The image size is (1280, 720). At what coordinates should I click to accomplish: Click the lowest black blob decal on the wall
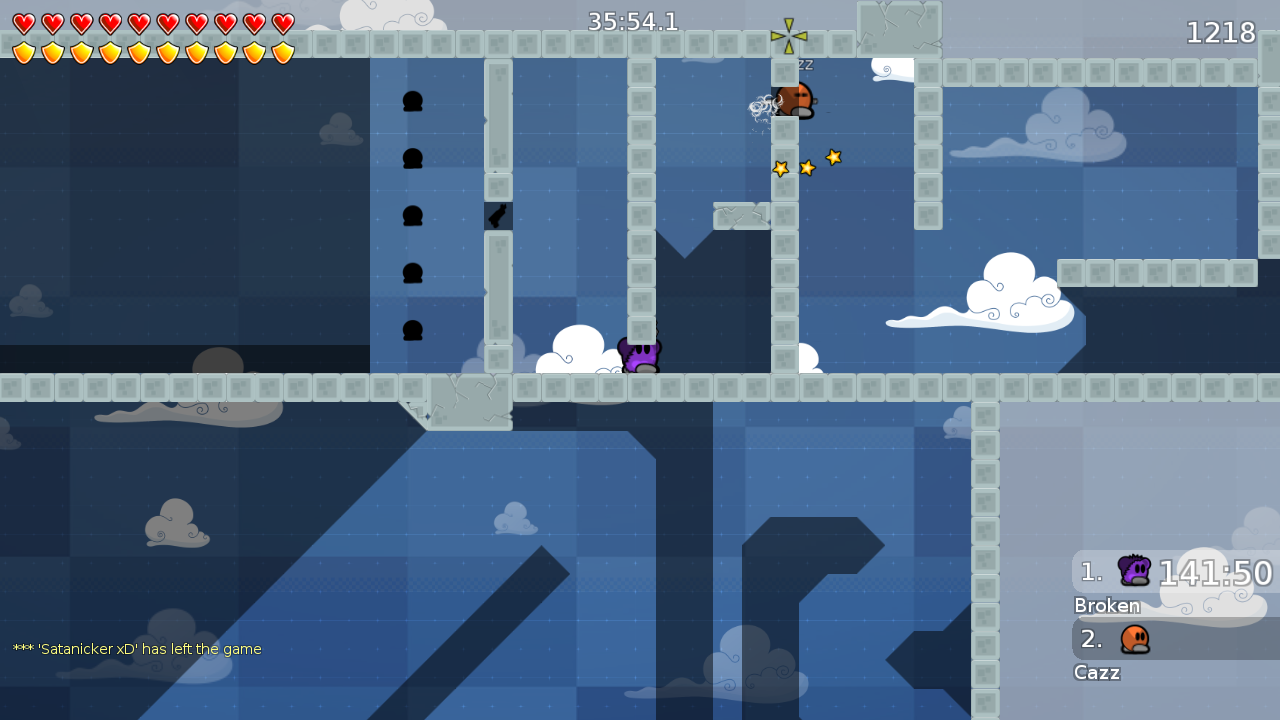coord(412,330)
